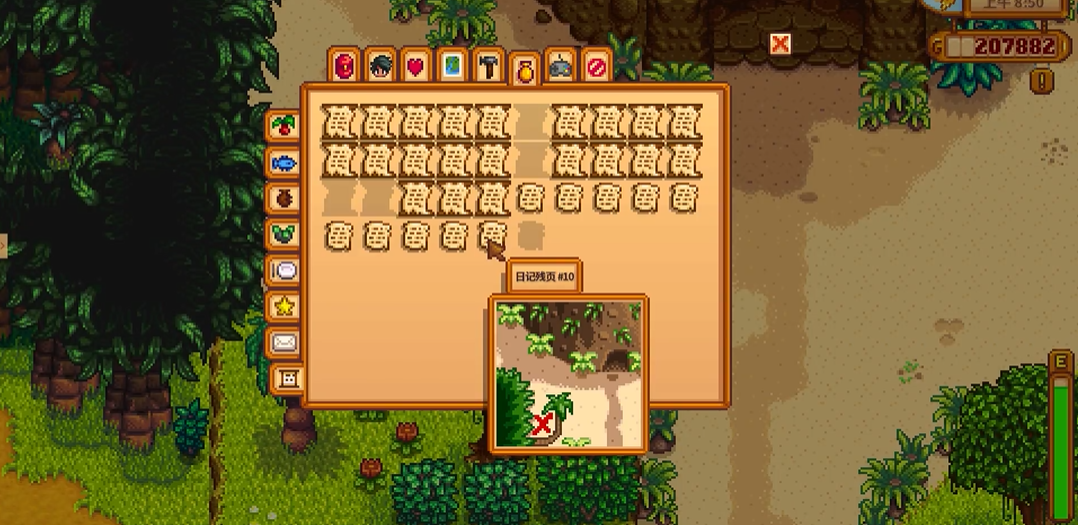Open the inventory tab with the red backpack
The width and height of the screenshot is (1078, 525).
tap(346, 66)
